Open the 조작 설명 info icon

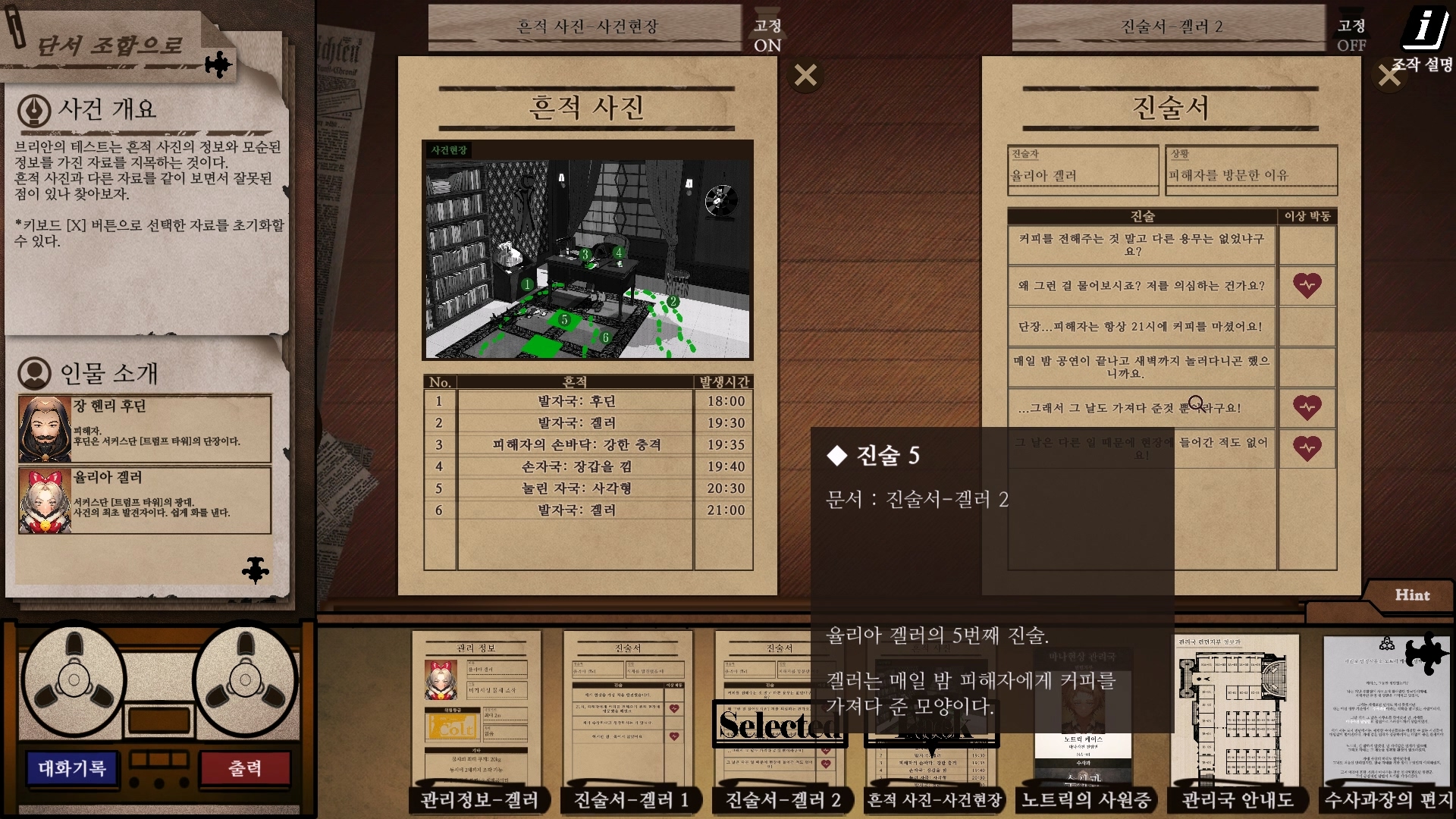coord(1426,27)
